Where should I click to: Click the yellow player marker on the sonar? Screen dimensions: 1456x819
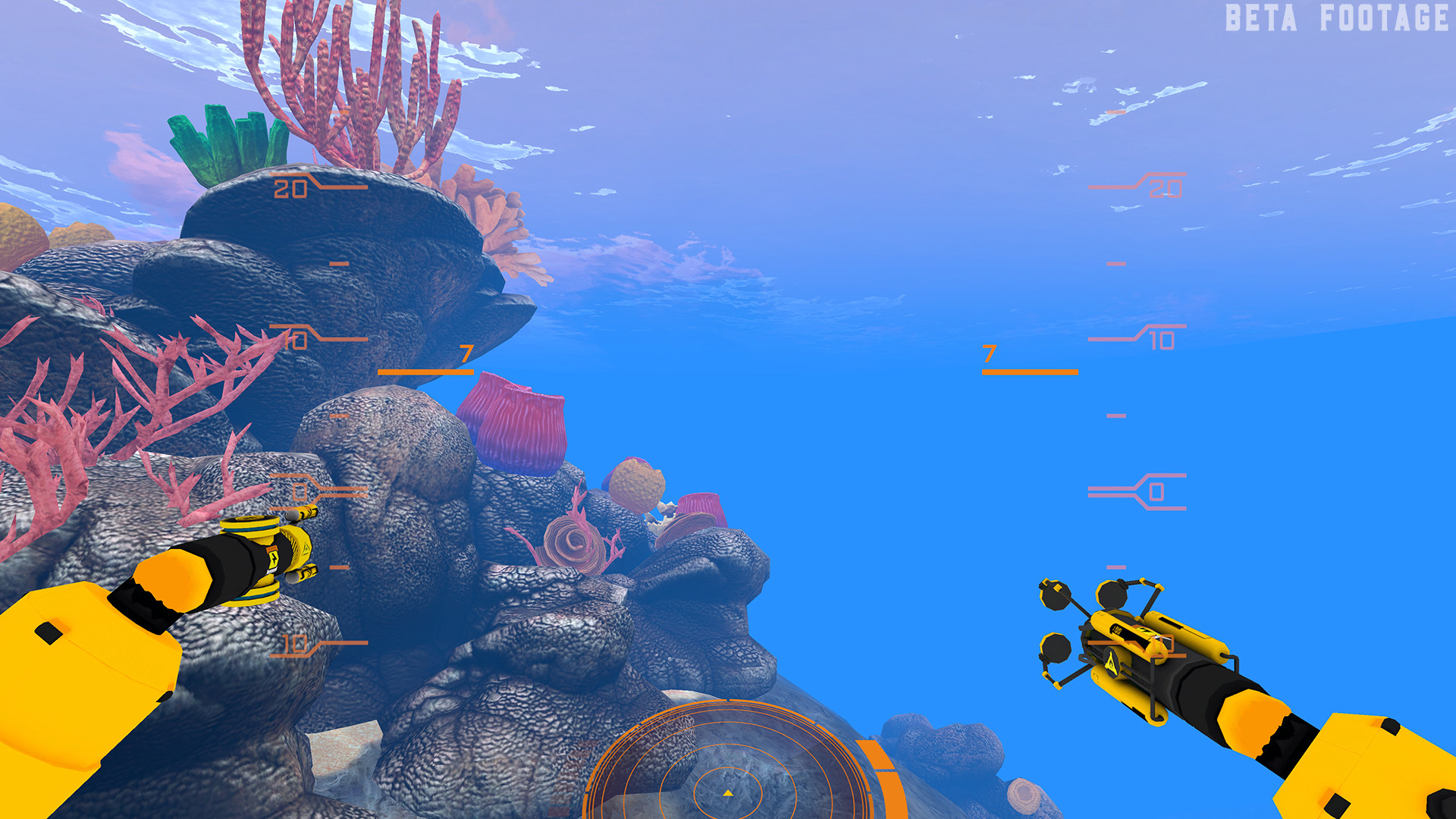tap(728, 793)
